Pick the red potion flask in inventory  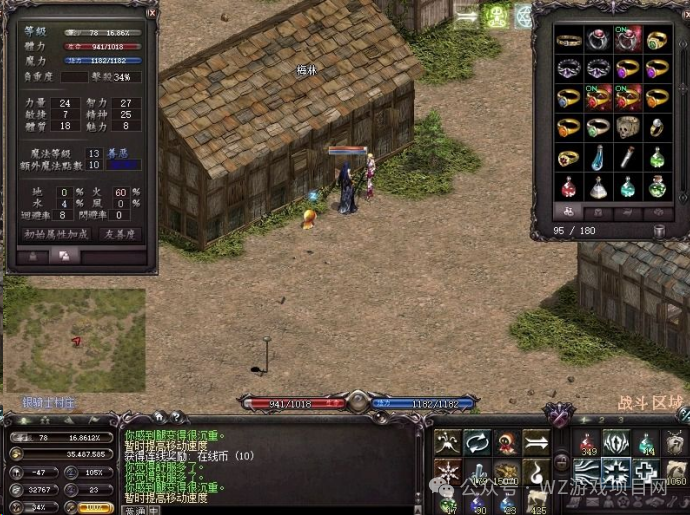click(x=568, y=187)
